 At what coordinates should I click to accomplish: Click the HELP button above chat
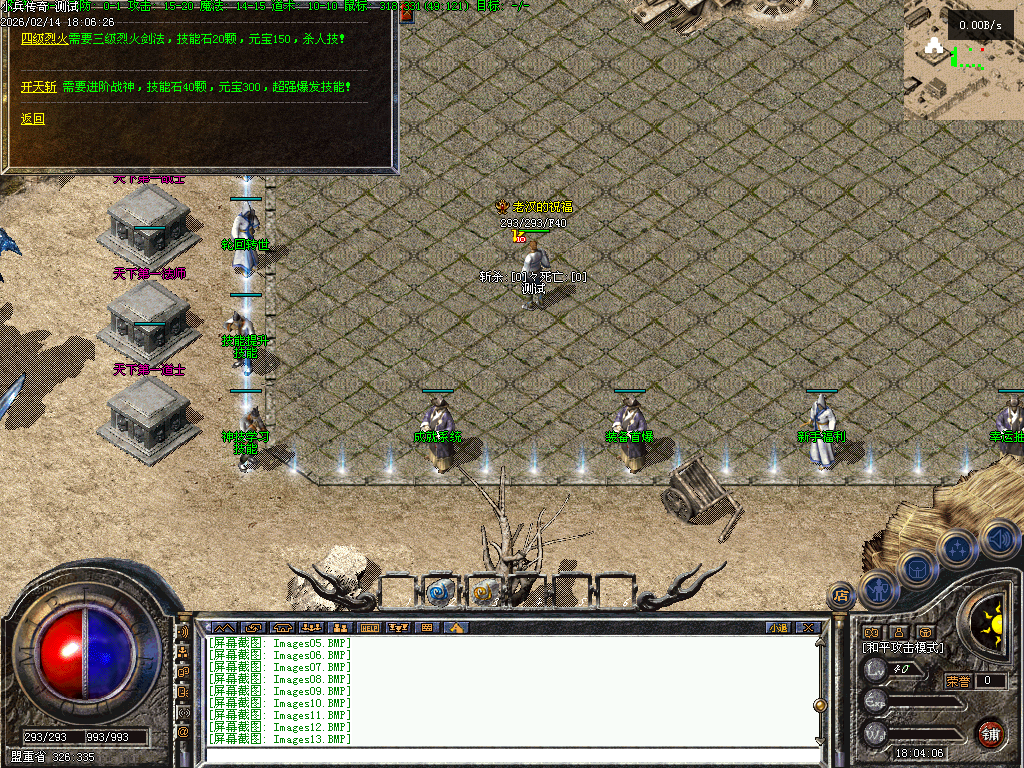(x=370, y=628)
